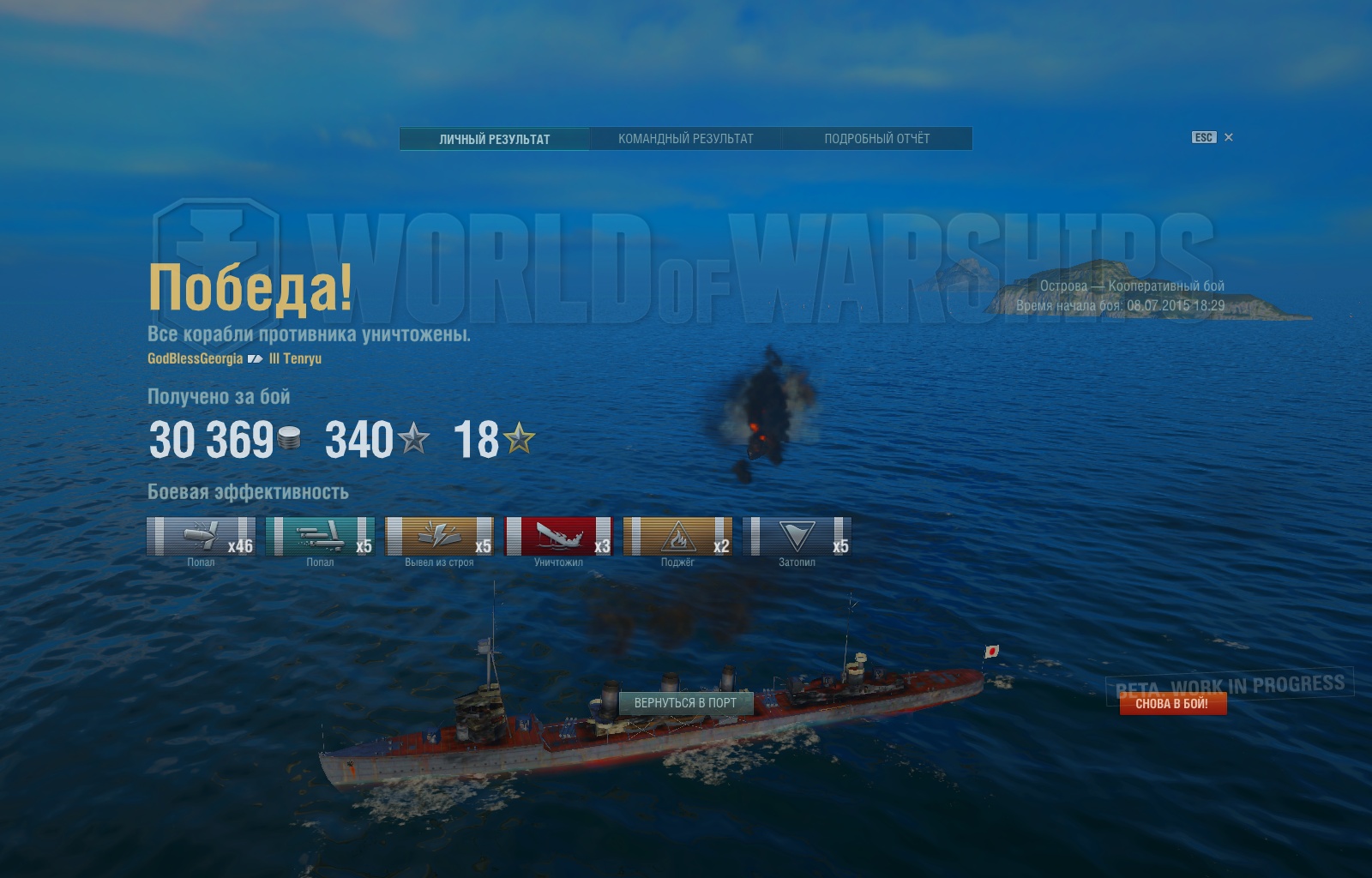Select the torpedo hits ribbon x5
The height and width of the screenshot is (878, 1372).
[320, 537]
